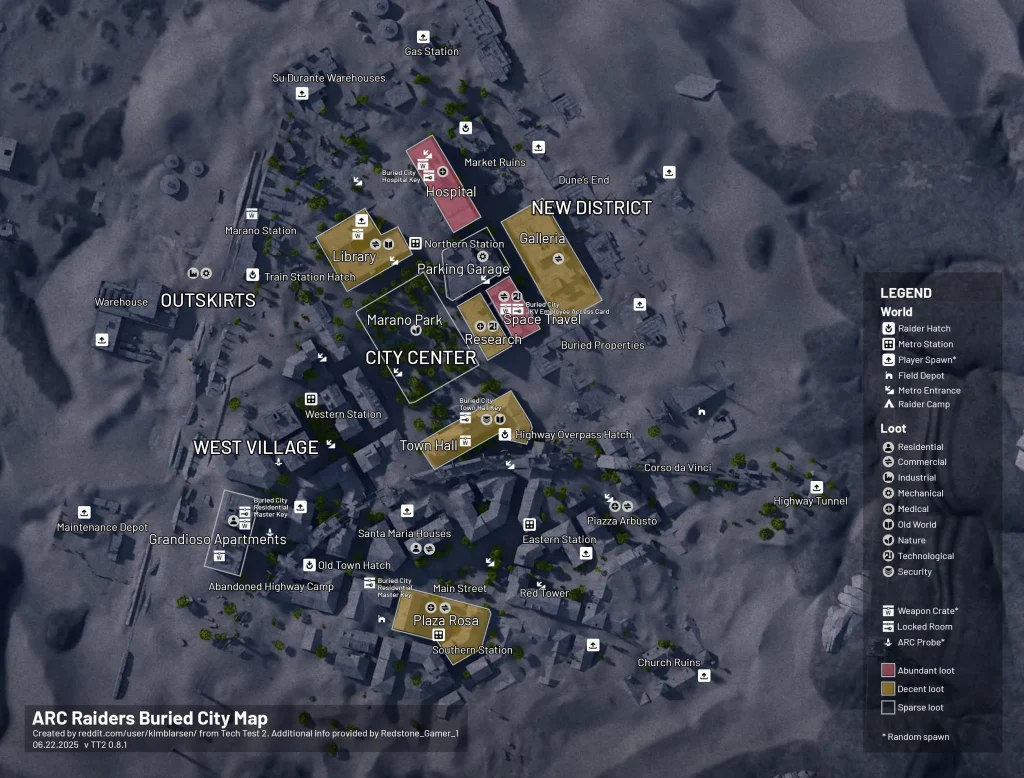Click the Hospital zone label
The height and width of the screenshot is (778, 1024).
(x=451, y=192)
